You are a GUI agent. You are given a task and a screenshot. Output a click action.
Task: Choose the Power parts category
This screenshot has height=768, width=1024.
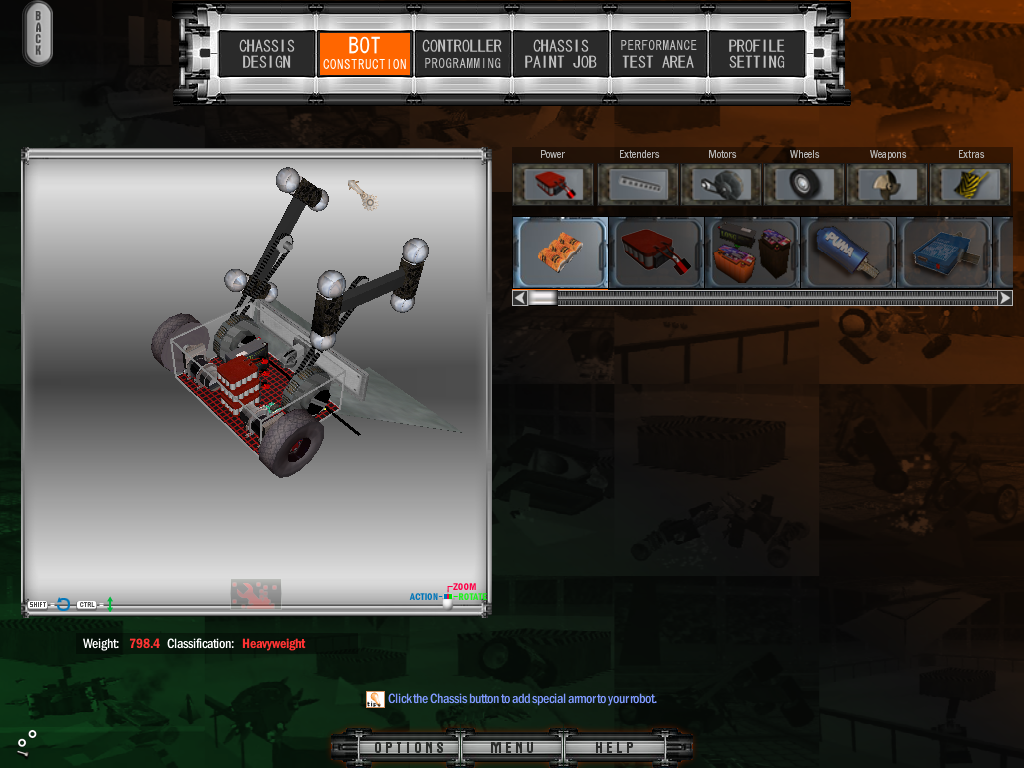[553, 184]
